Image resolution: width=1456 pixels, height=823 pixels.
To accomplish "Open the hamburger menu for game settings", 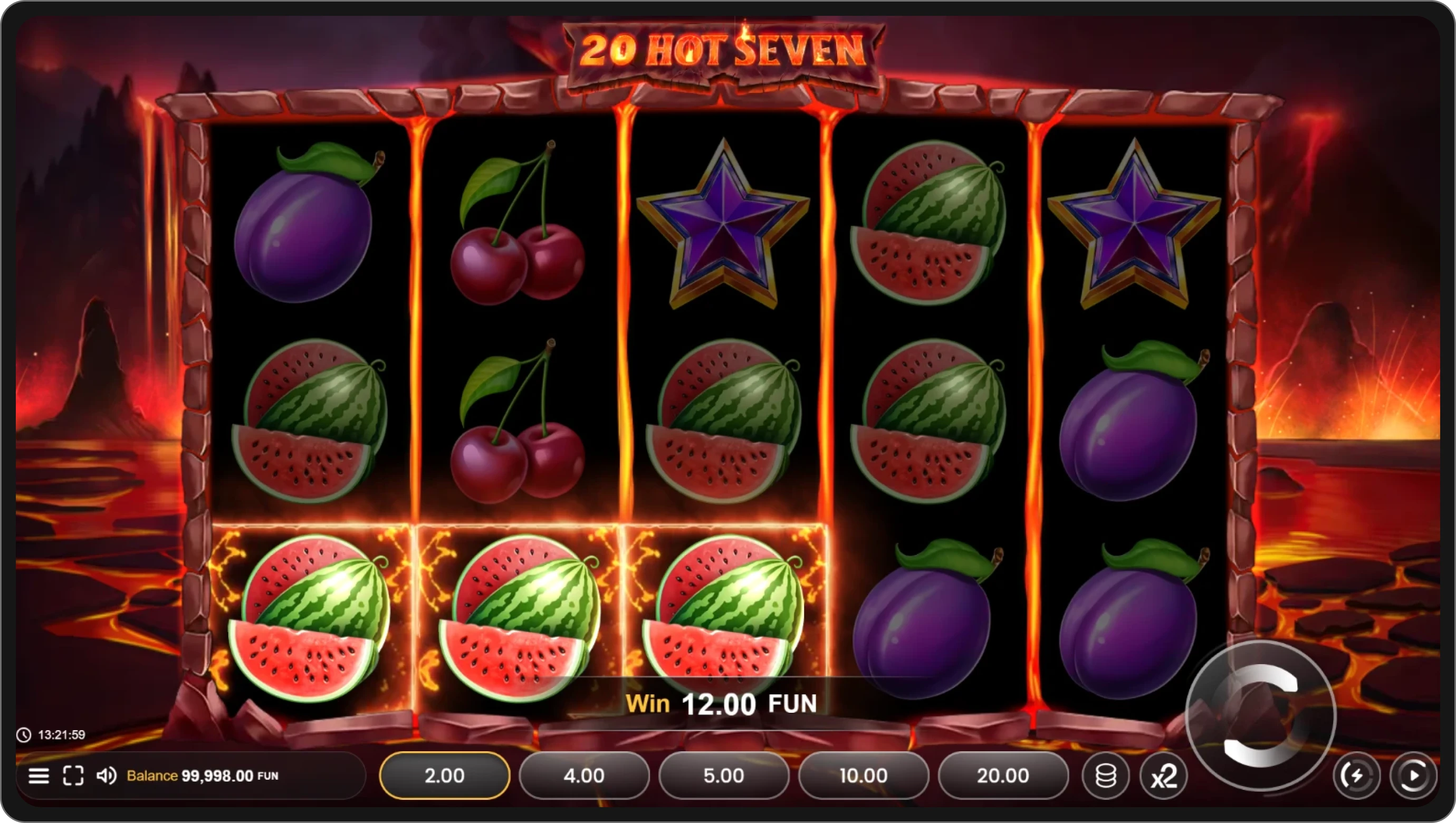I will pyautogui.click(x=39, y=776).
